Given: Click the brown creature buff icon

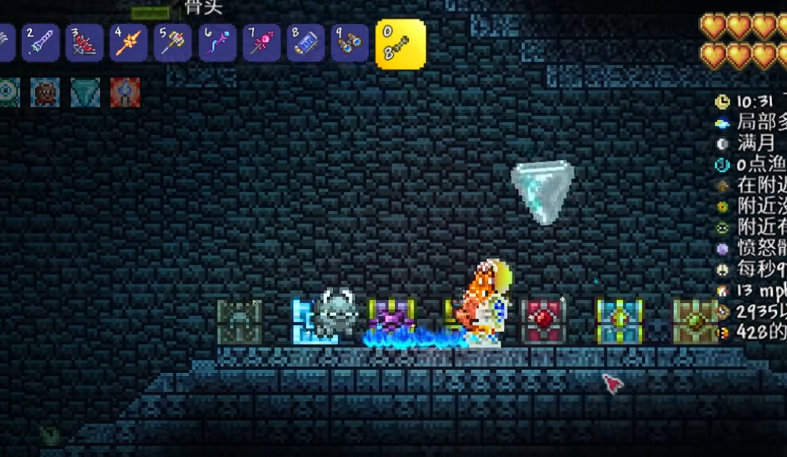Looking at the screenshot, I should coord(45,93).
